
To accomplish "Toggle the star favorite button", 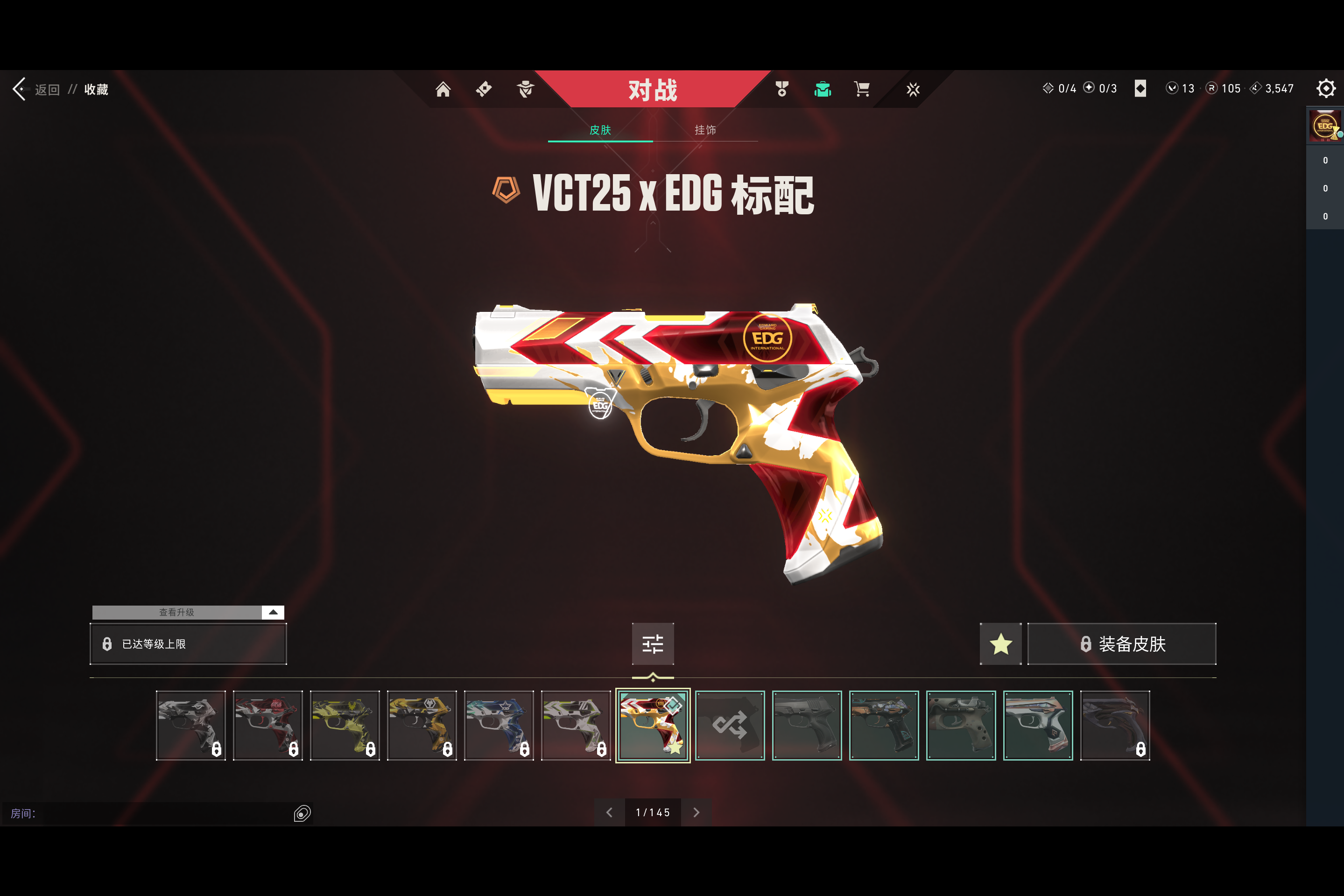I will click(1000, 644).
